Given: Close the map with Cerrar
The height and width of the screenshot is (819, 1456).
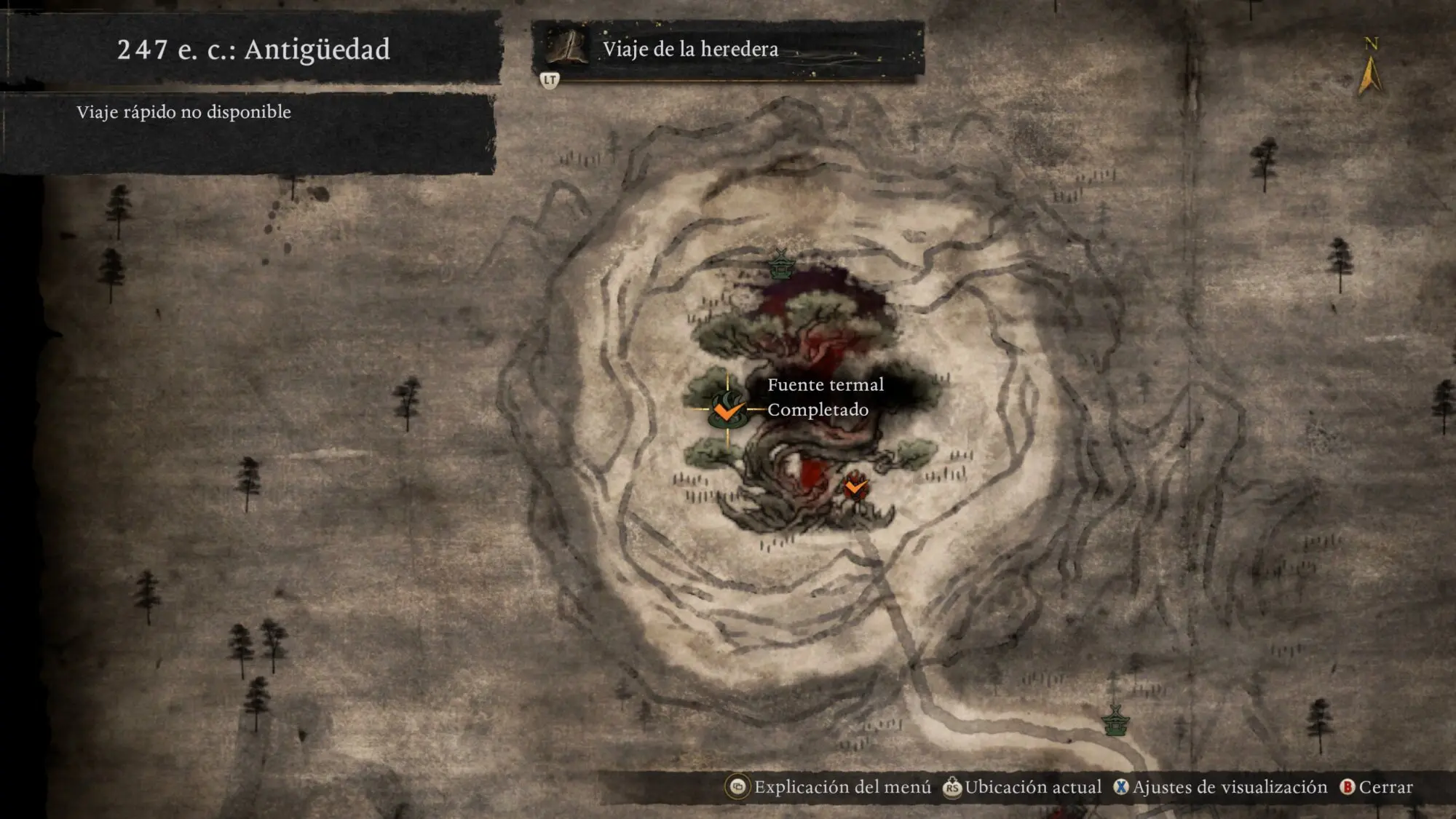Looking at the screenshot, I should (x=1377, y=787).
